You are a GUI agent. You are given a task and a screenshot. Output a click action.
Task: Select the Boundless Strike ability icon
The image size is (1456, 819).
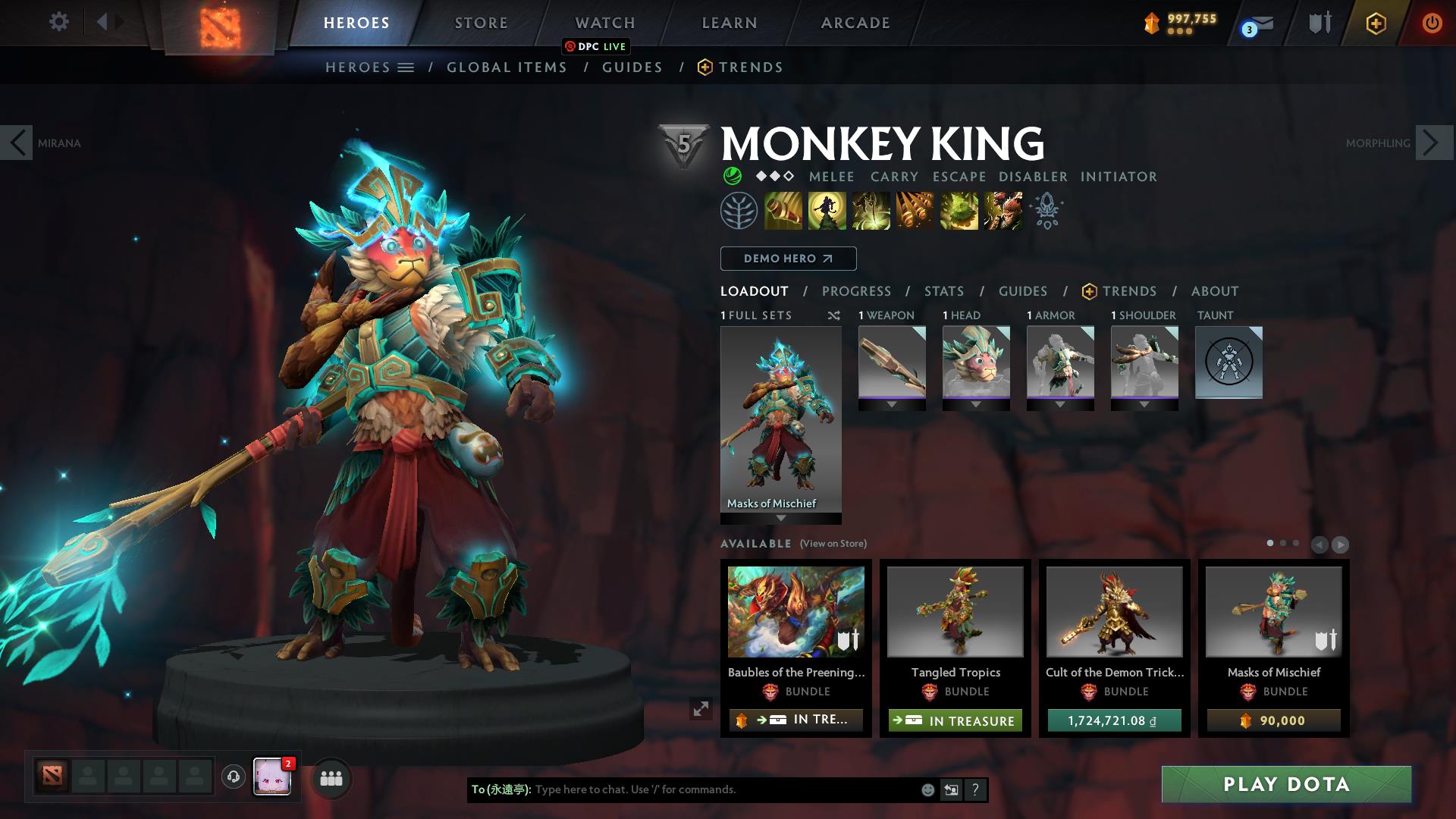[783, 210]
